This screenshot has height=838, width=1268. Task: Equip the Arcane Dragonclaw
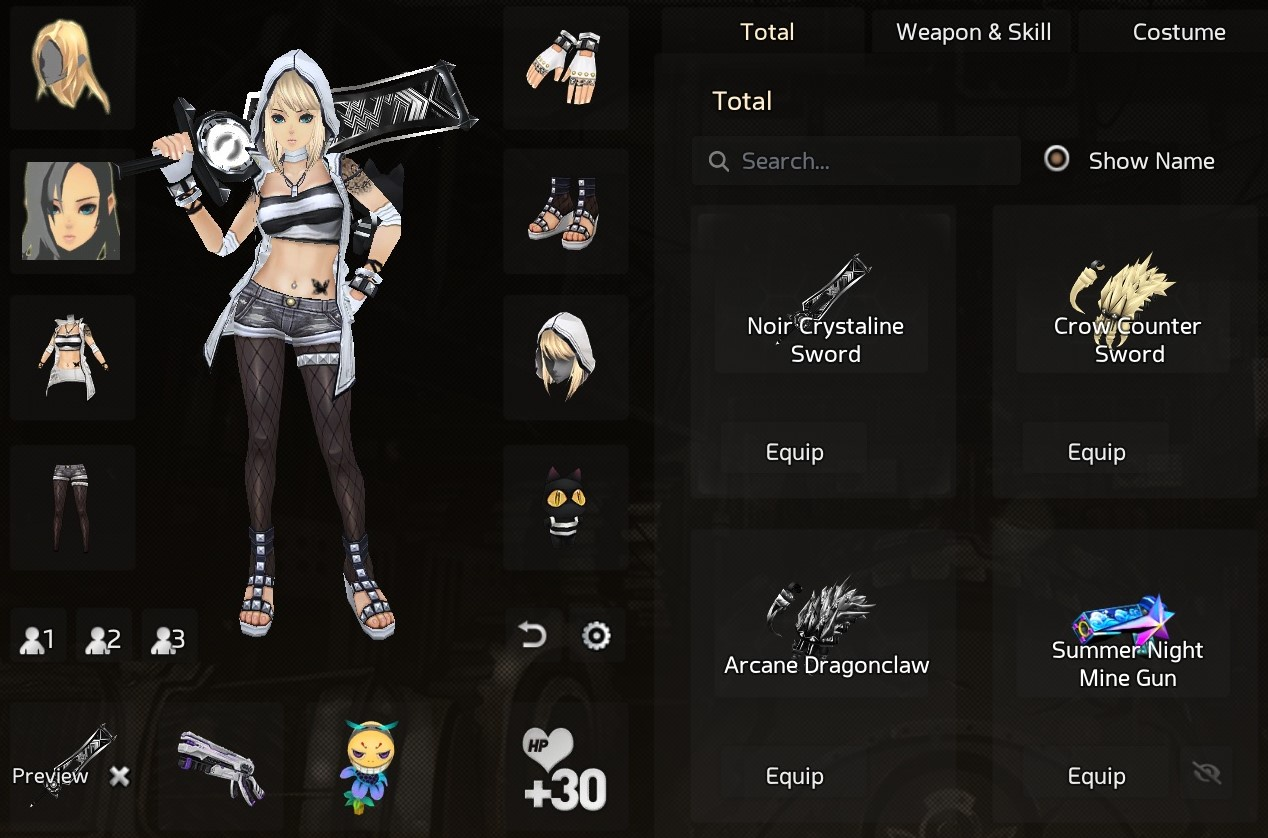click(794, 776)
